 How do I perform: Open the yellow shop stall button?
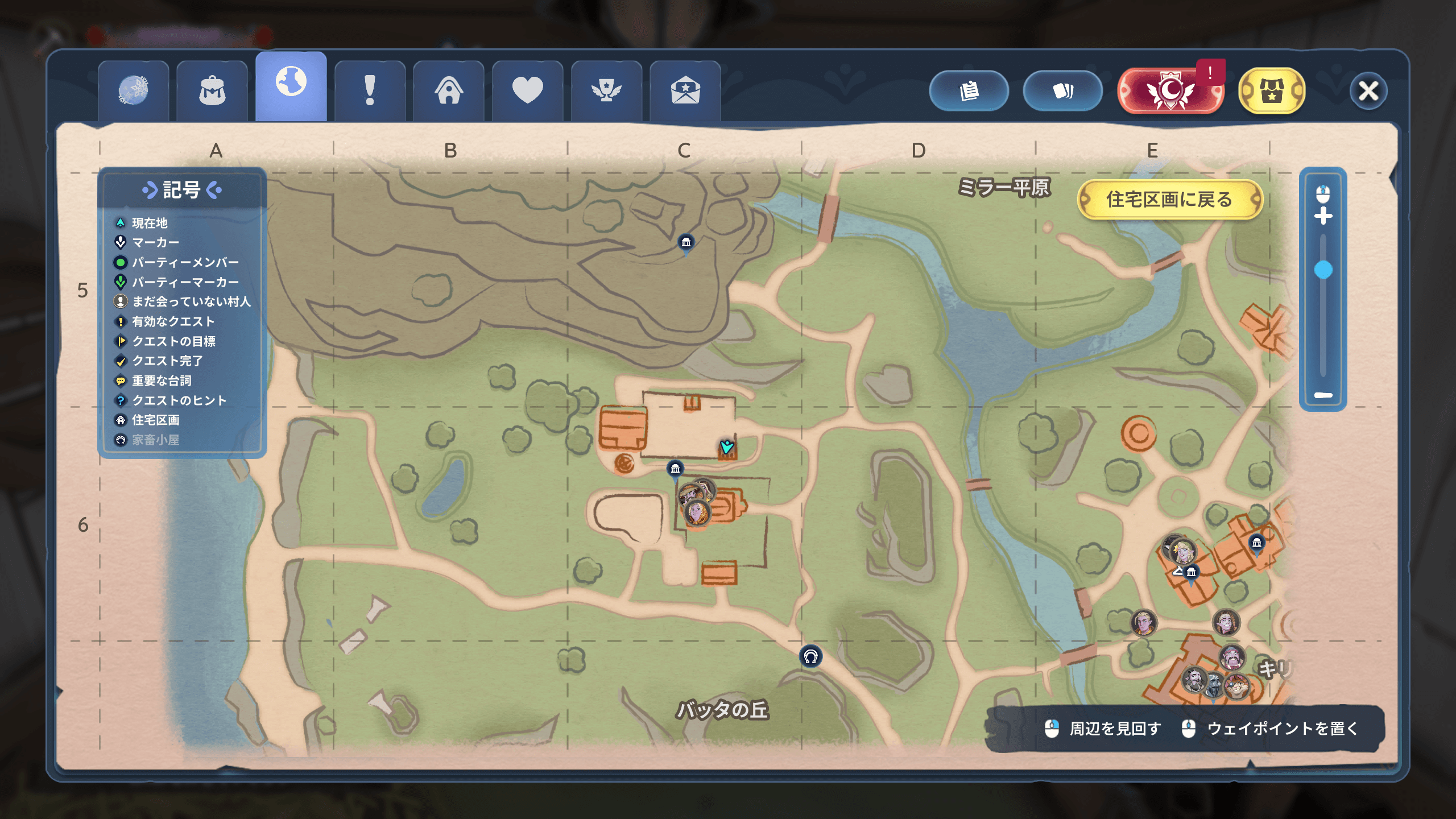1271,91
